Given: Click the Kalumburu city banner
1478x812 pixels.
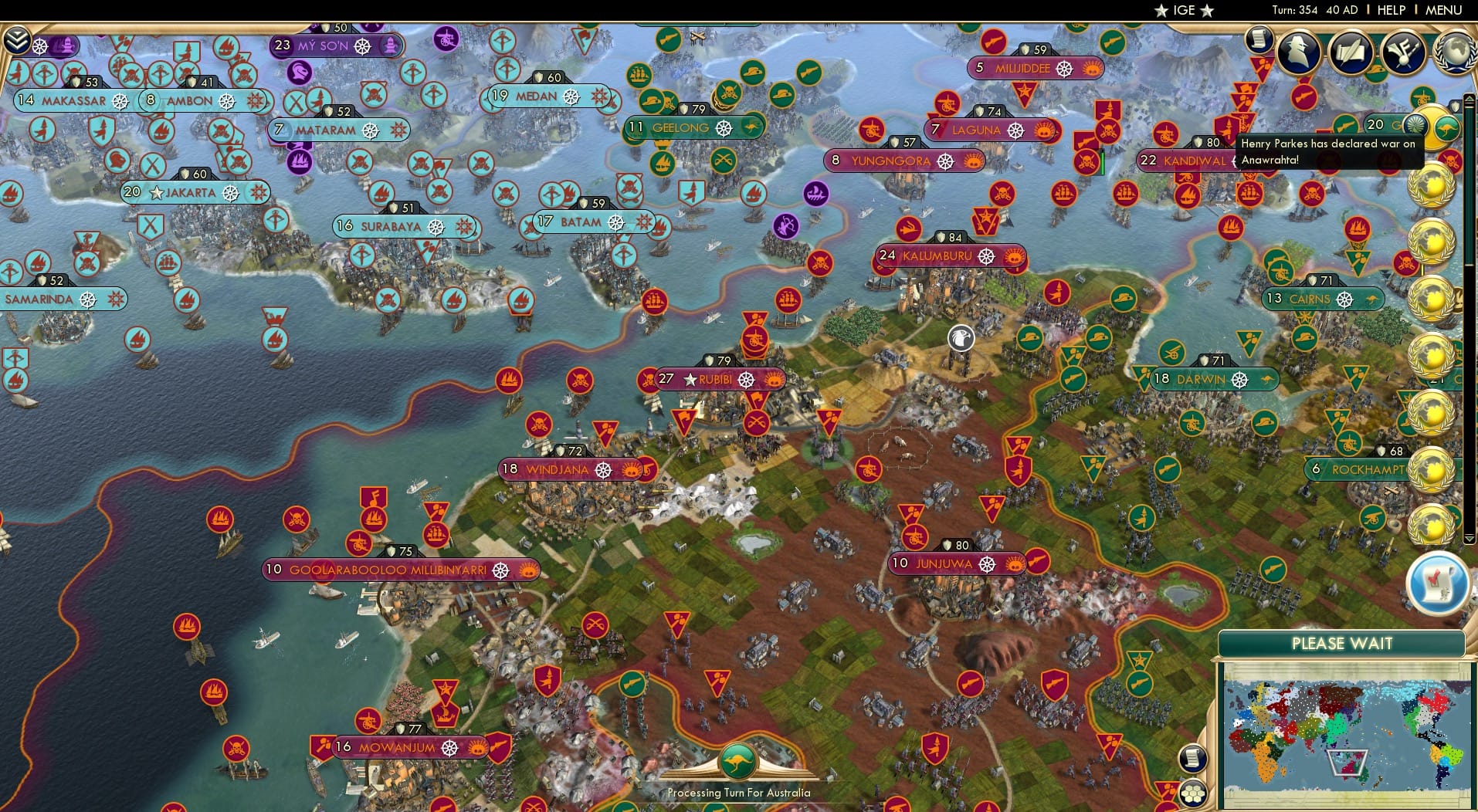Looking at the screenshot, I should click(948, 255).
